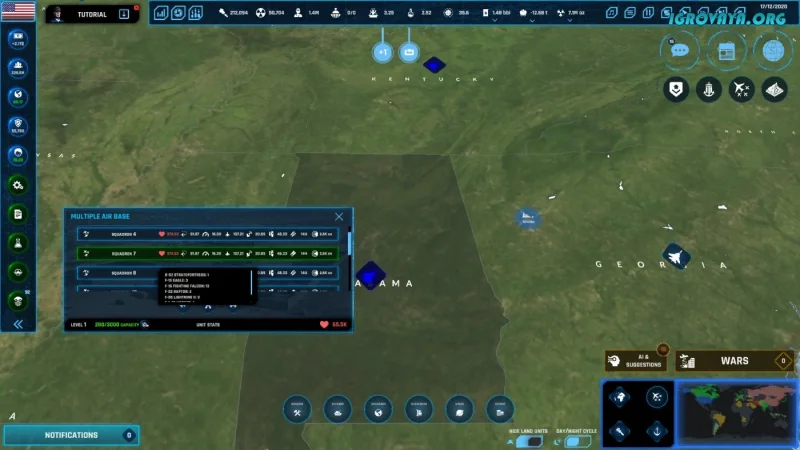Open the gear settings icon in sidebar
The image size is (800, 450).
click(18, 185)
